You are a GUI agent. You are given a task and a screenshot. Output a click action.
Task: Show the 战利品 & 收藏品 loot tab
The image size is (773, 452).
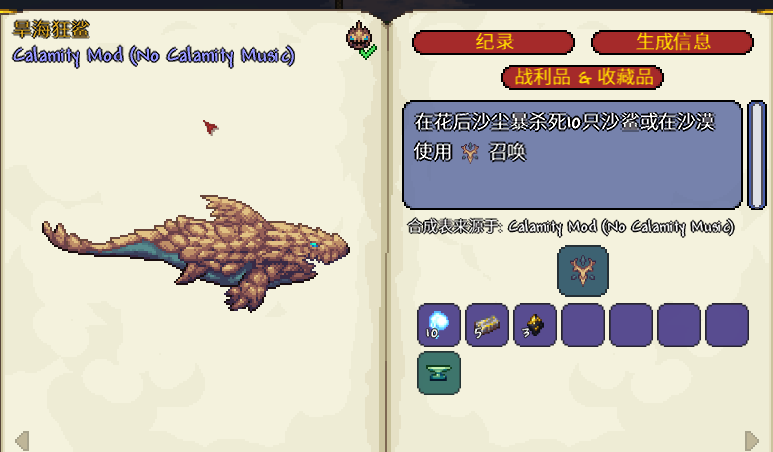pos(582,77)
